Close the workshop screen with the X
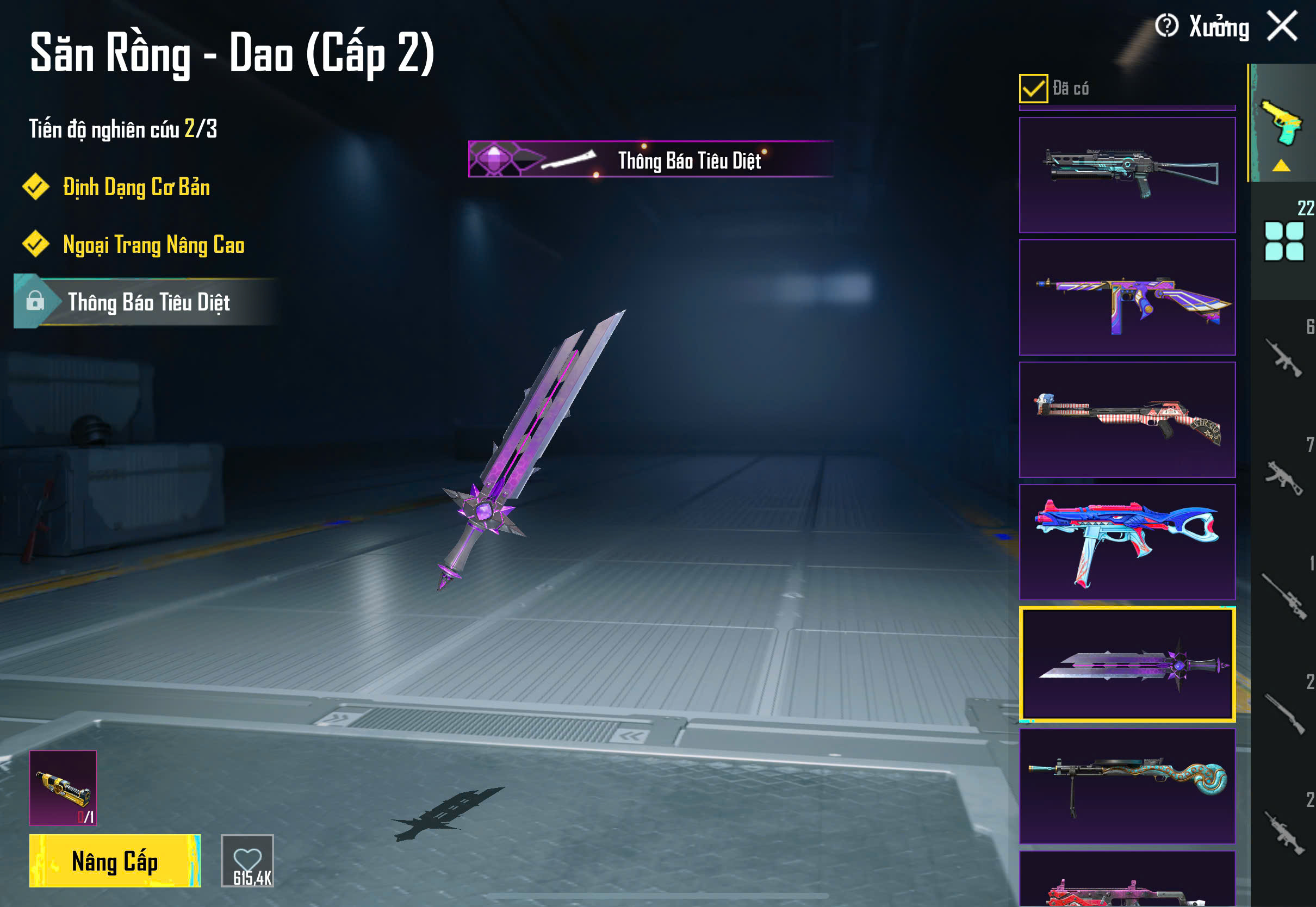The width and height of the screenshot is (1316, 907). [1282, 27]
